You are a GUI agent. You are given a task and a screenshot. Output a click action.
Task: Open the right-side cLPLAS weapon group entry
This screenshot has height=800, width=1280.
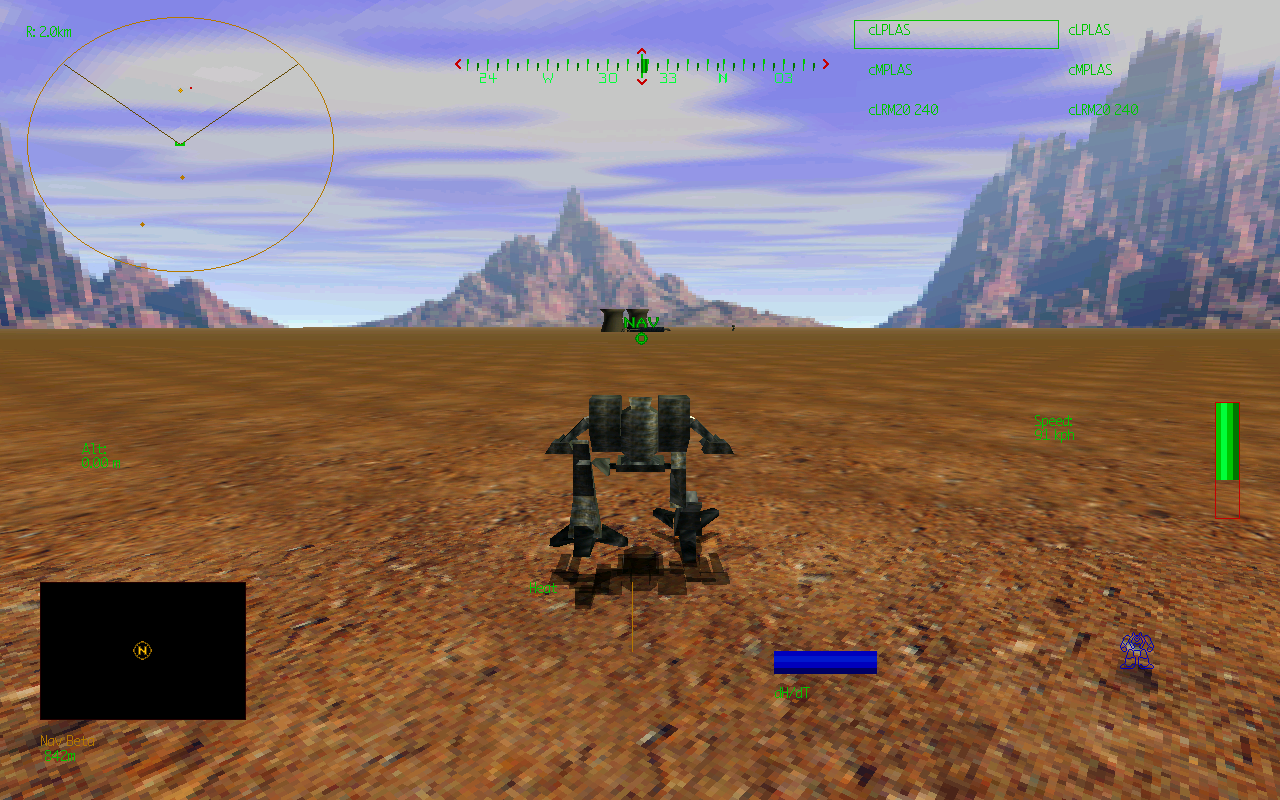1089,30
